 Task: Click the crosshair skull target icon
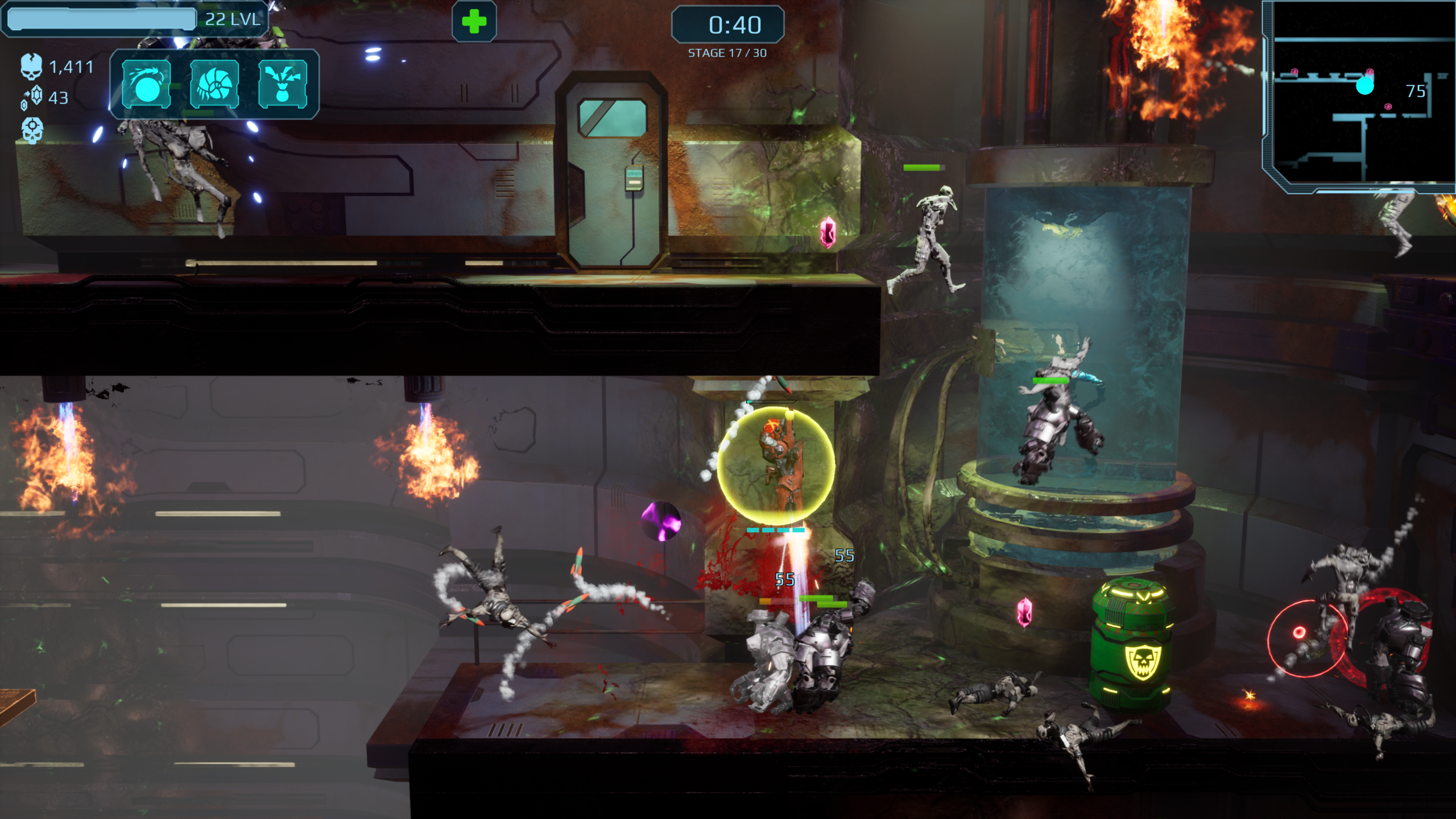[x=32, y=130]
